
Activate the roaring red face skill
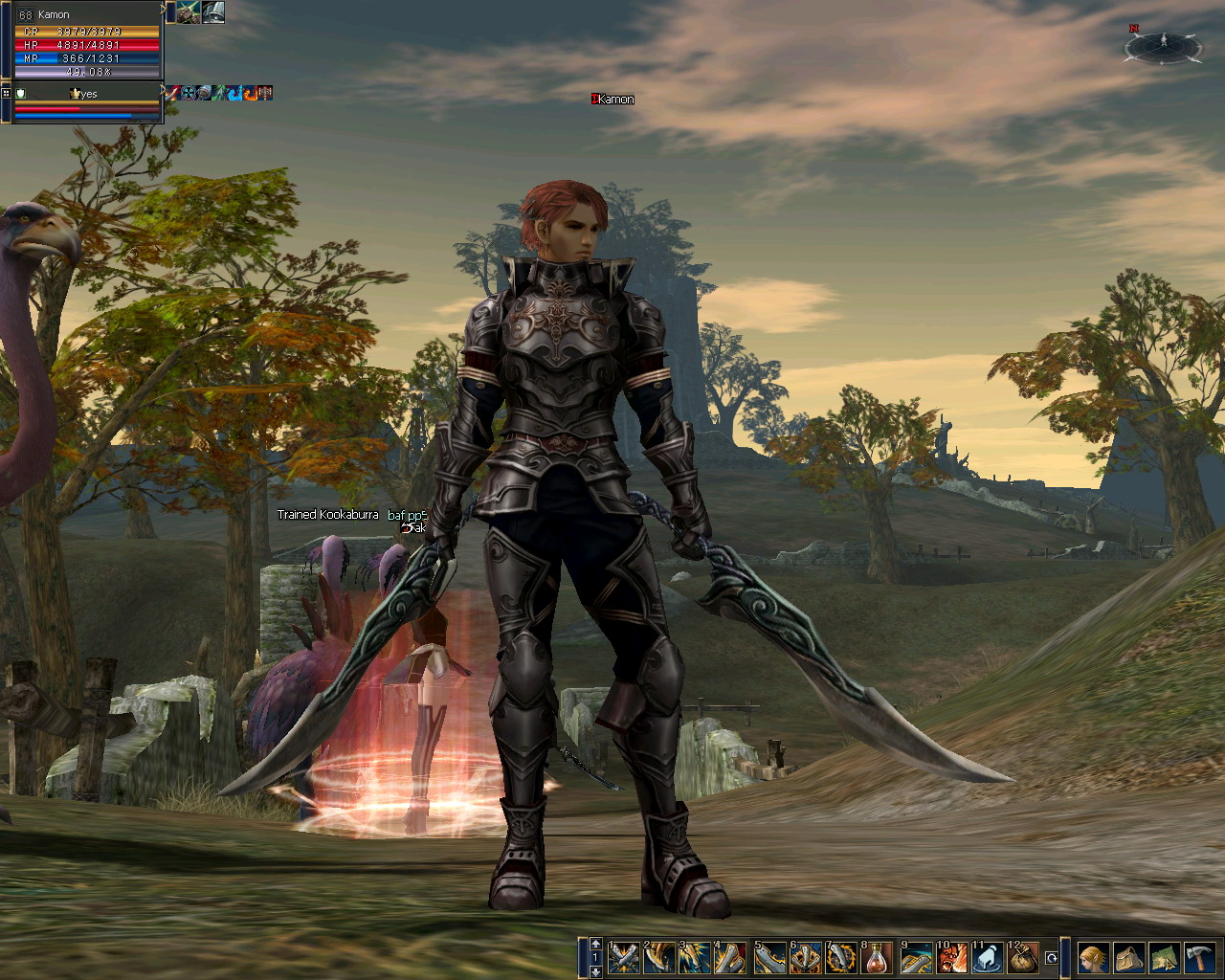pyautogui.click(x=951, y=957)
